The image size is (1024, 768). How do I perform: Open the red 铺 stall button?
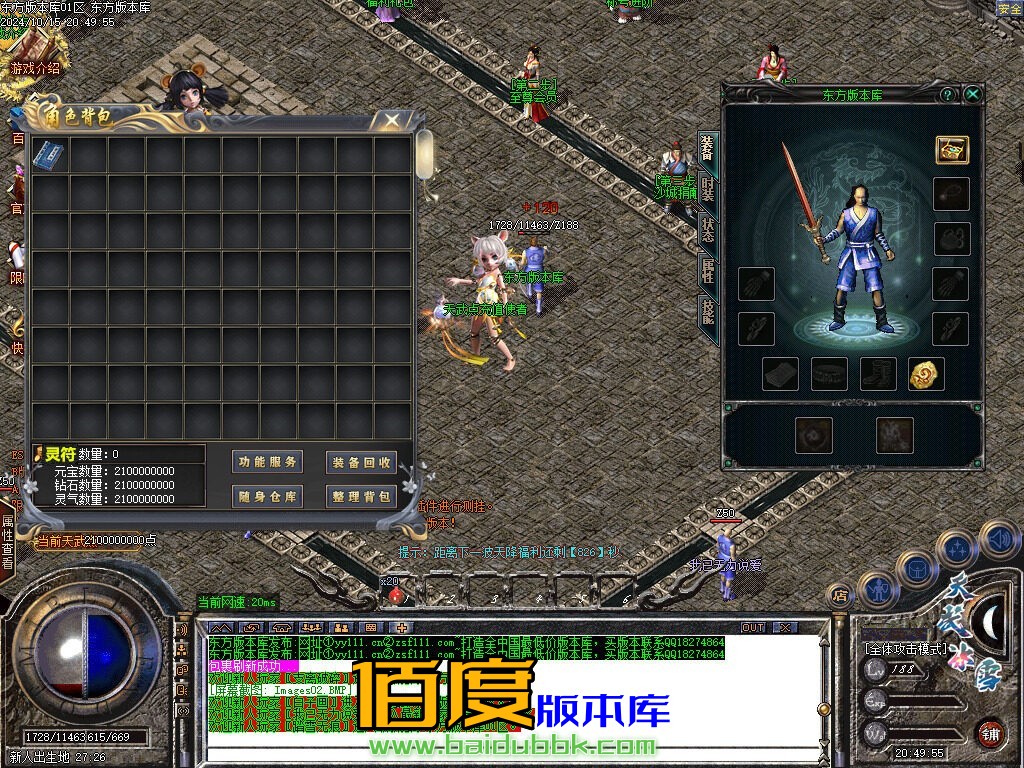[x=990, y=733]
